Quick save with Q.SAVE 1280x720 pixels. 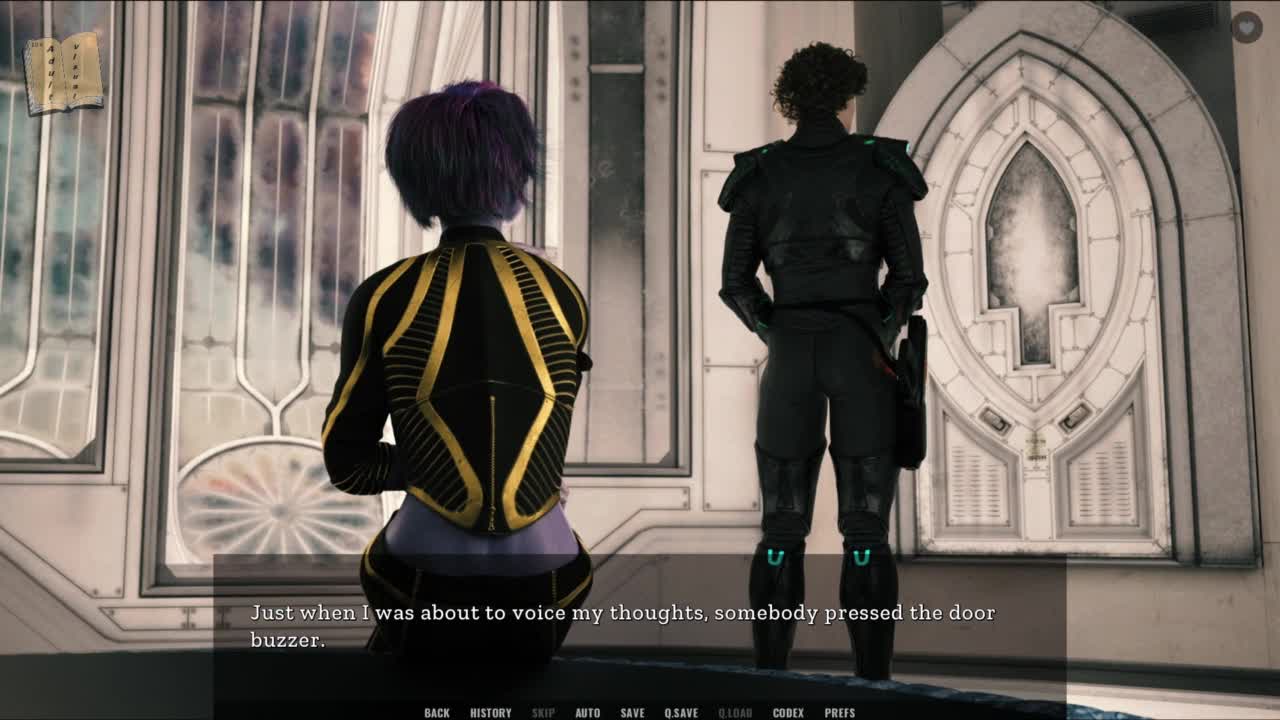(681, 713)
